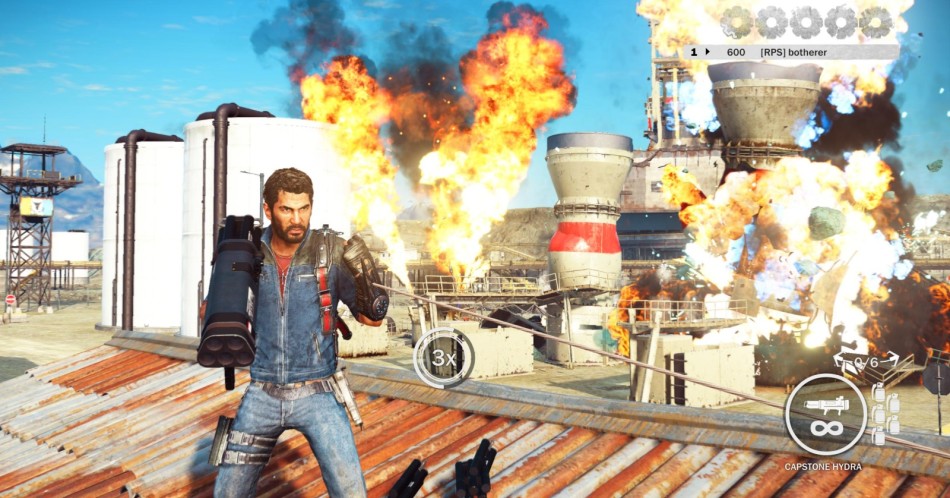This screenshot has height=498, width=950.
Task: Select the Capstone Hydra weapon icon
Action: (x=825, y=414)
